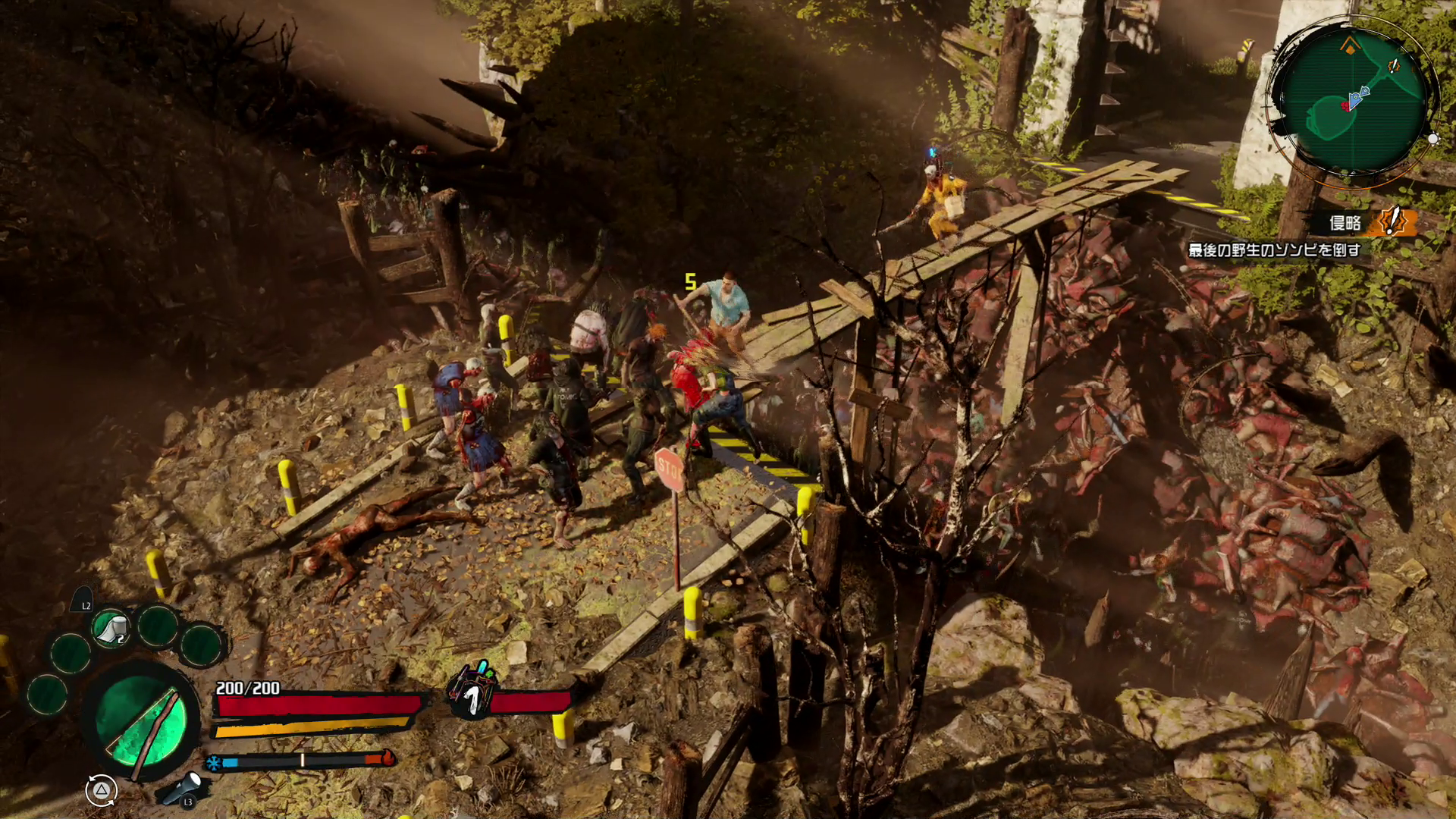The image size is (1456, 819).
Task: Open the circular green minimap
Action: [x=1354, y=102]
